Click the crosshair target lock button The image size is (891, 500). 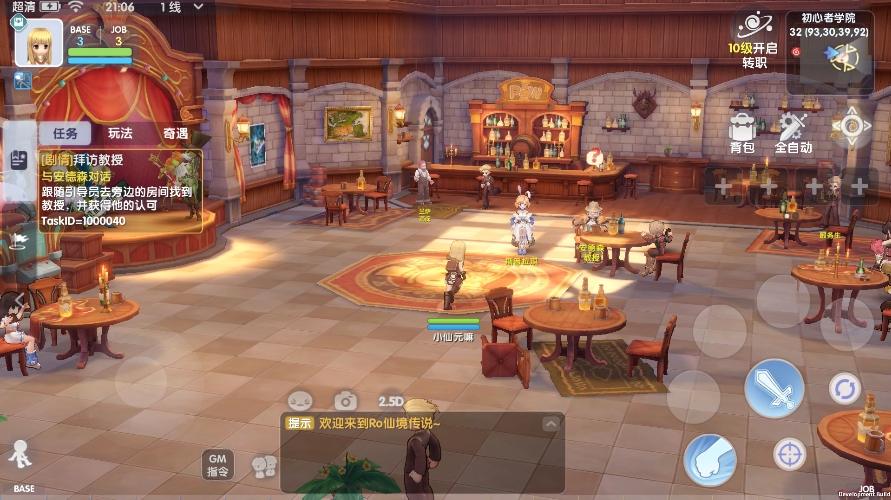point(790,454)
